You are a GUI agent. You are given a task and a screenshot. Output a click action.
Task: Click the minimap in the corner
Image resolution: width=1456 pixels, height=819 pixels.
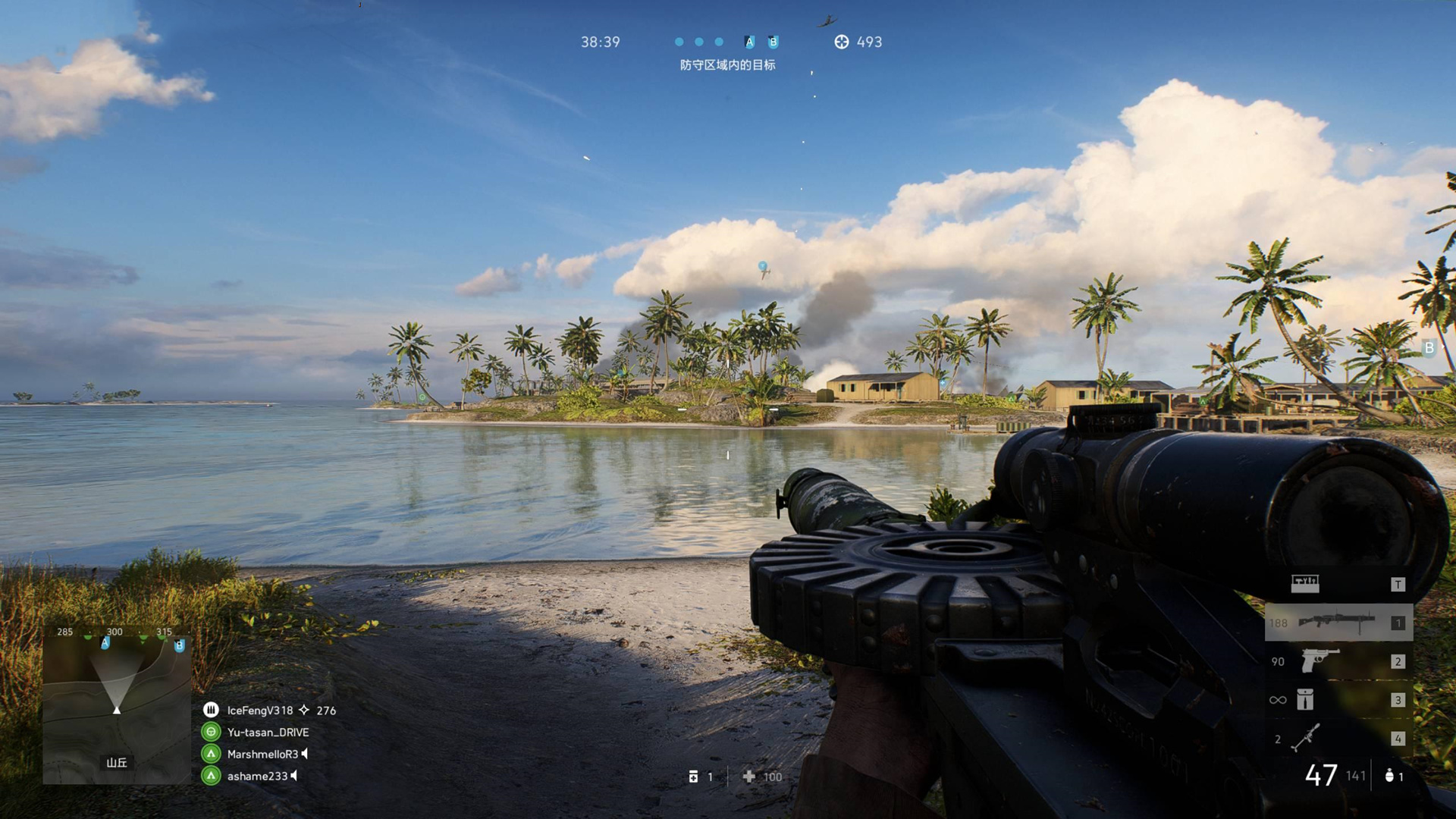[x=117, y=705]
